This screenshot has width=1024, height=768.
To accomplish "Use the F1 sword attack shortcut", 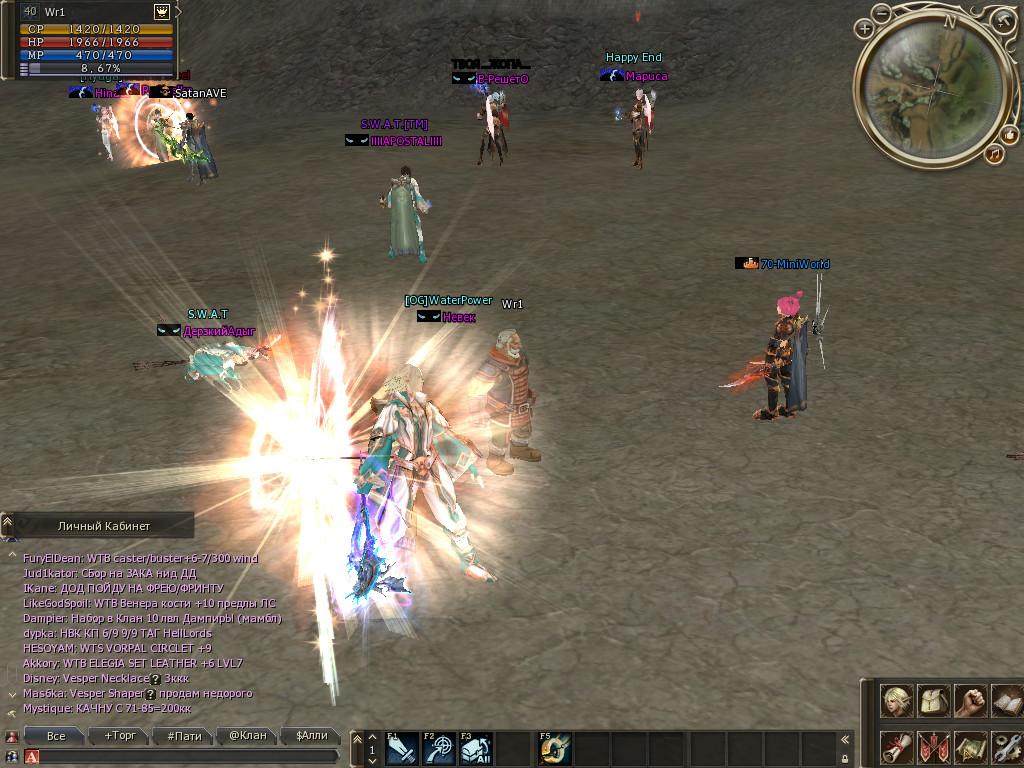I will 402,749.
